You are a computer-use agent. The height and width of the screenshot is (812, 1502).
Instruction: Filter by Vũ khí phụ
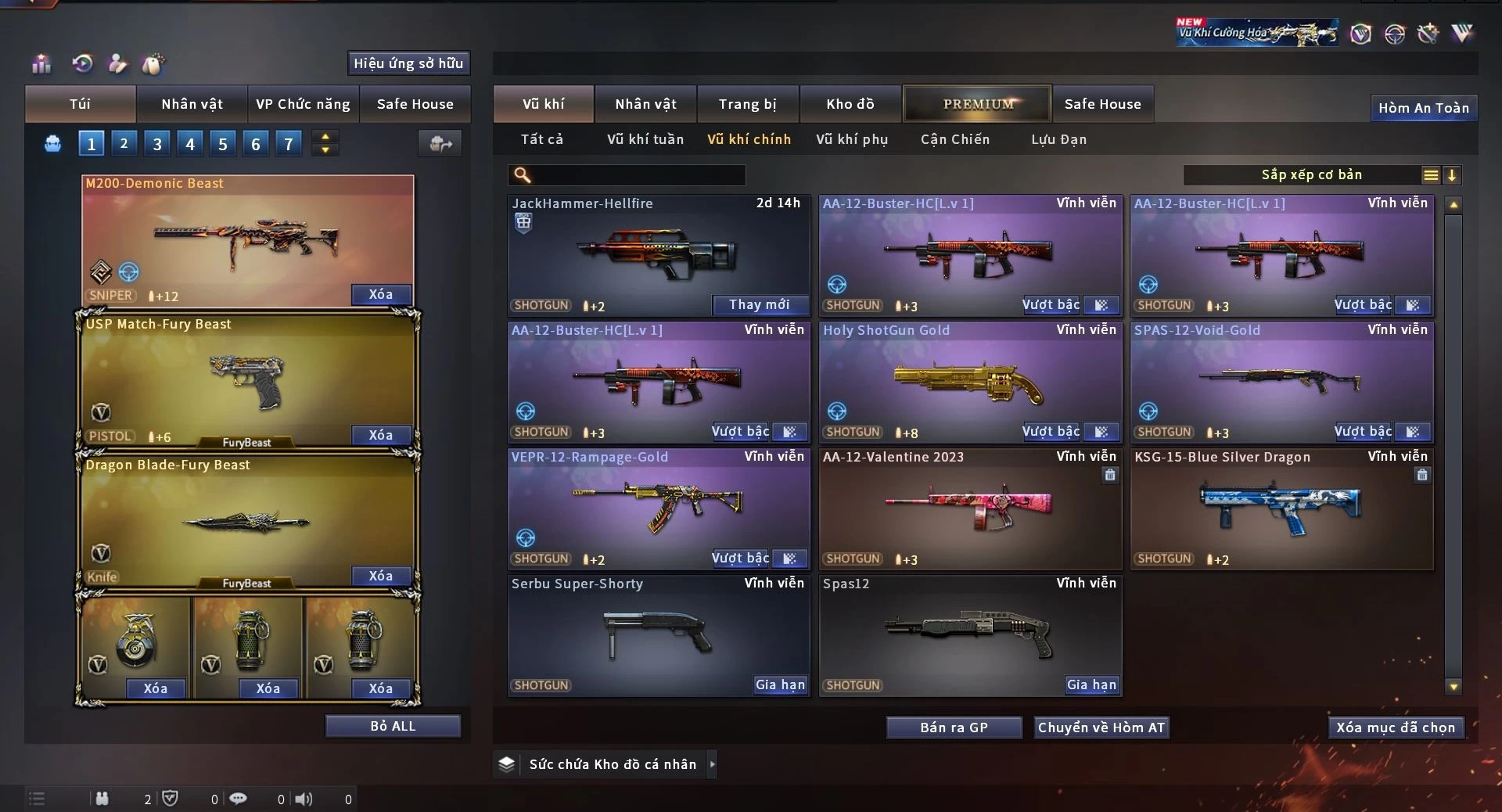[851, 139]
